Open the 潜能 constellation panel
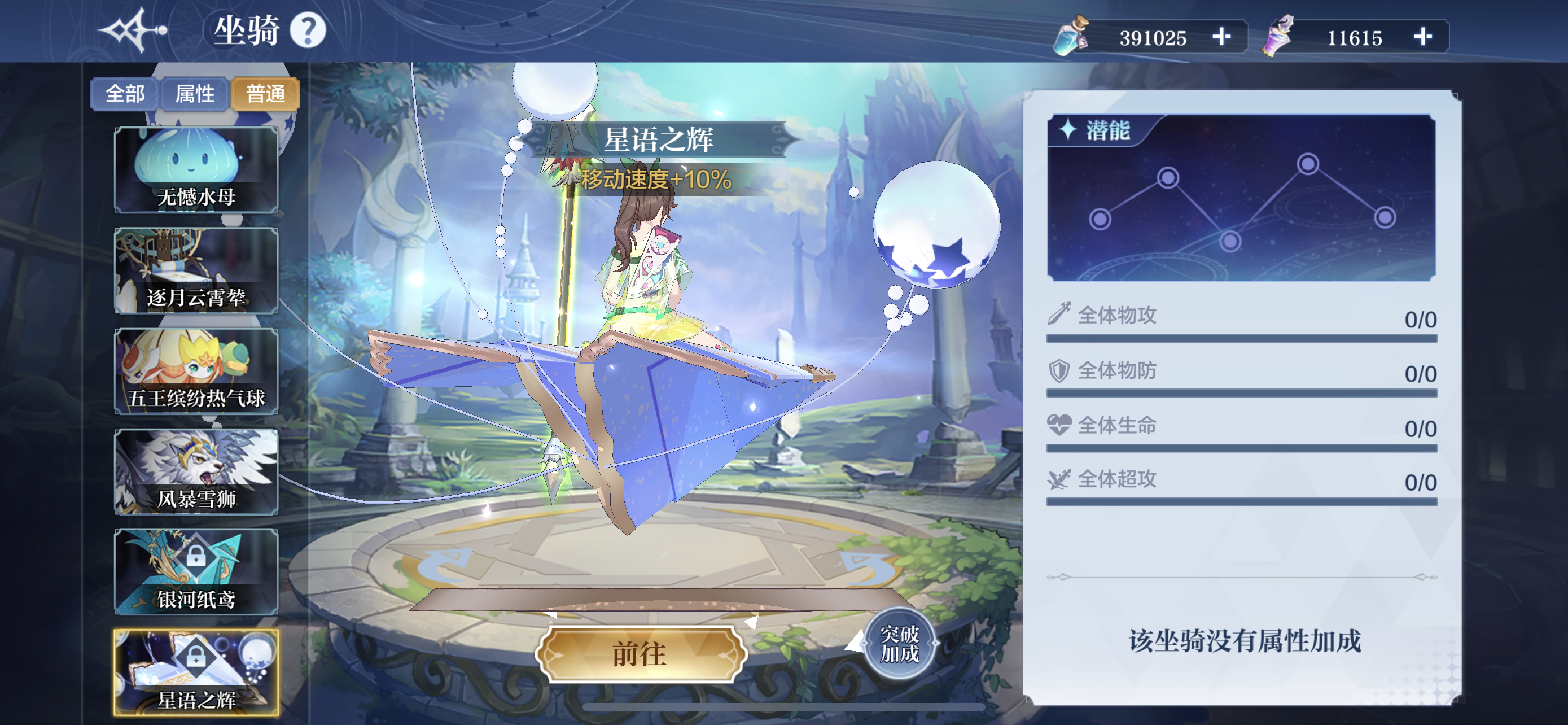Image resolution: width=1568 pixels, height=725 pixels. point(1241,198)
